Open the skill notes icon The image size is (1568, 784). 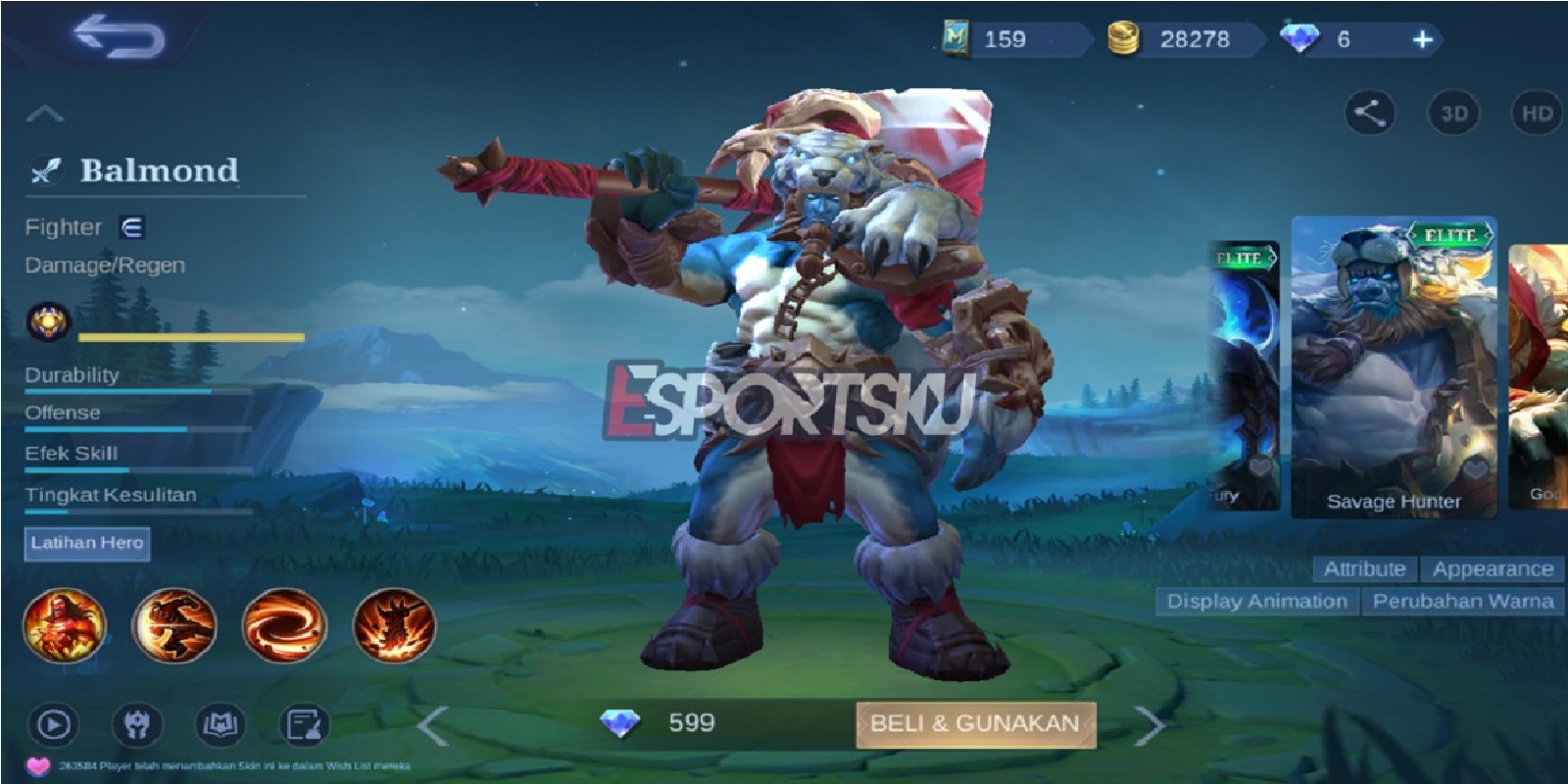[307, 723]
